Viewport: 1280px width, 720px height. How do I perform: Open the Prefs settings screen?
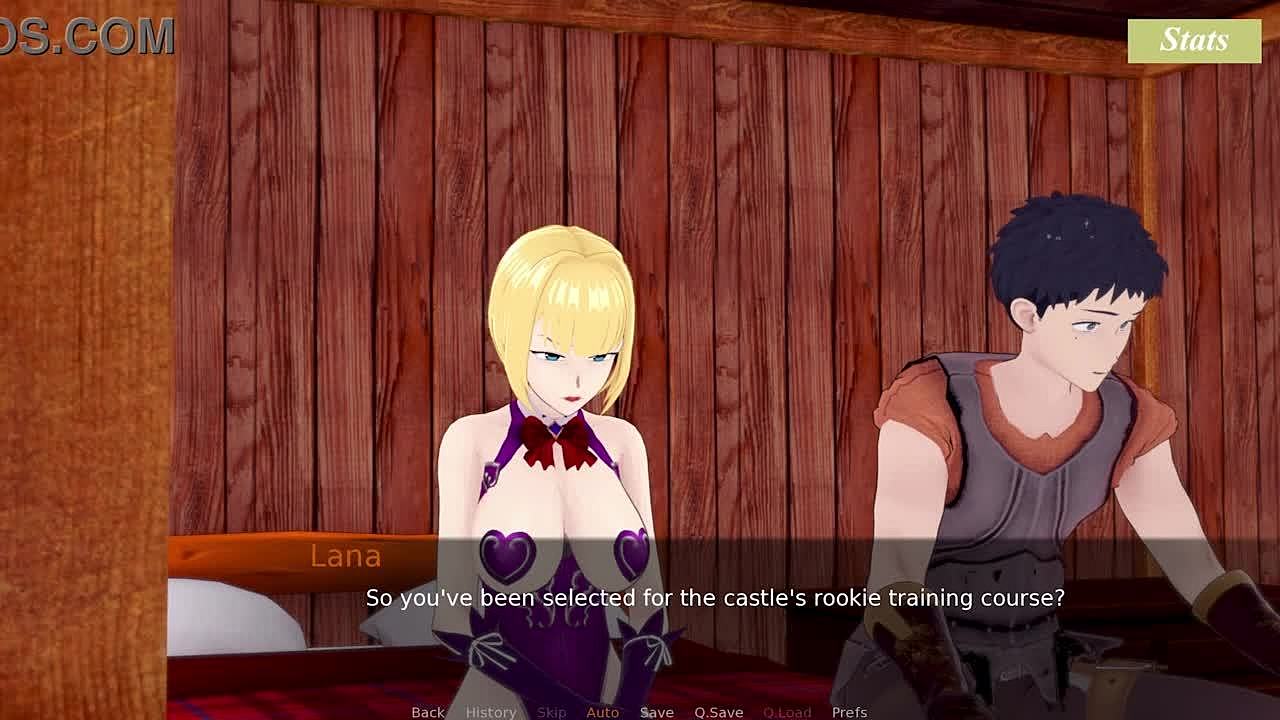click(849, 712)
